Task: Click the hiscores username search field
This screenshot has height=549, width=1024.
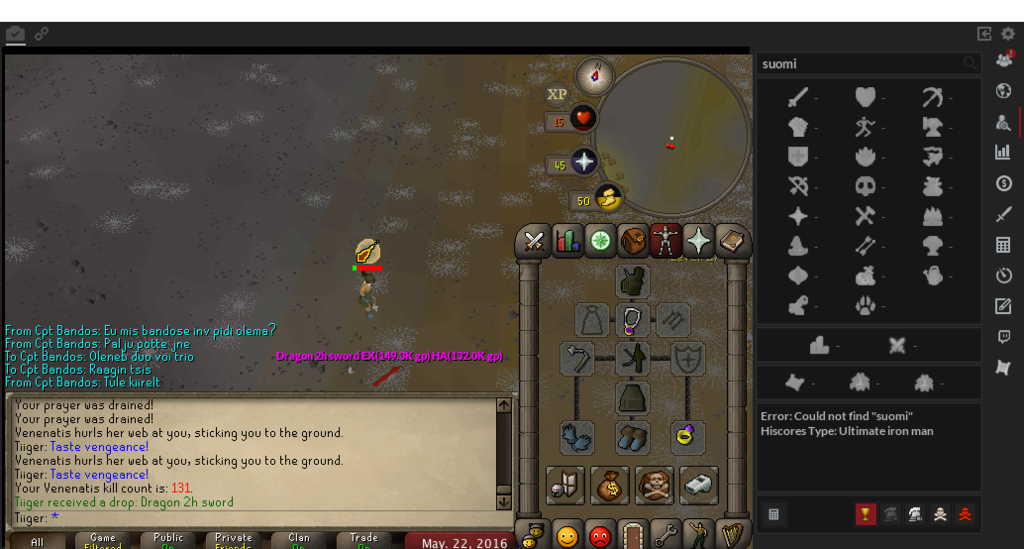Action: (x=860, y=64)
